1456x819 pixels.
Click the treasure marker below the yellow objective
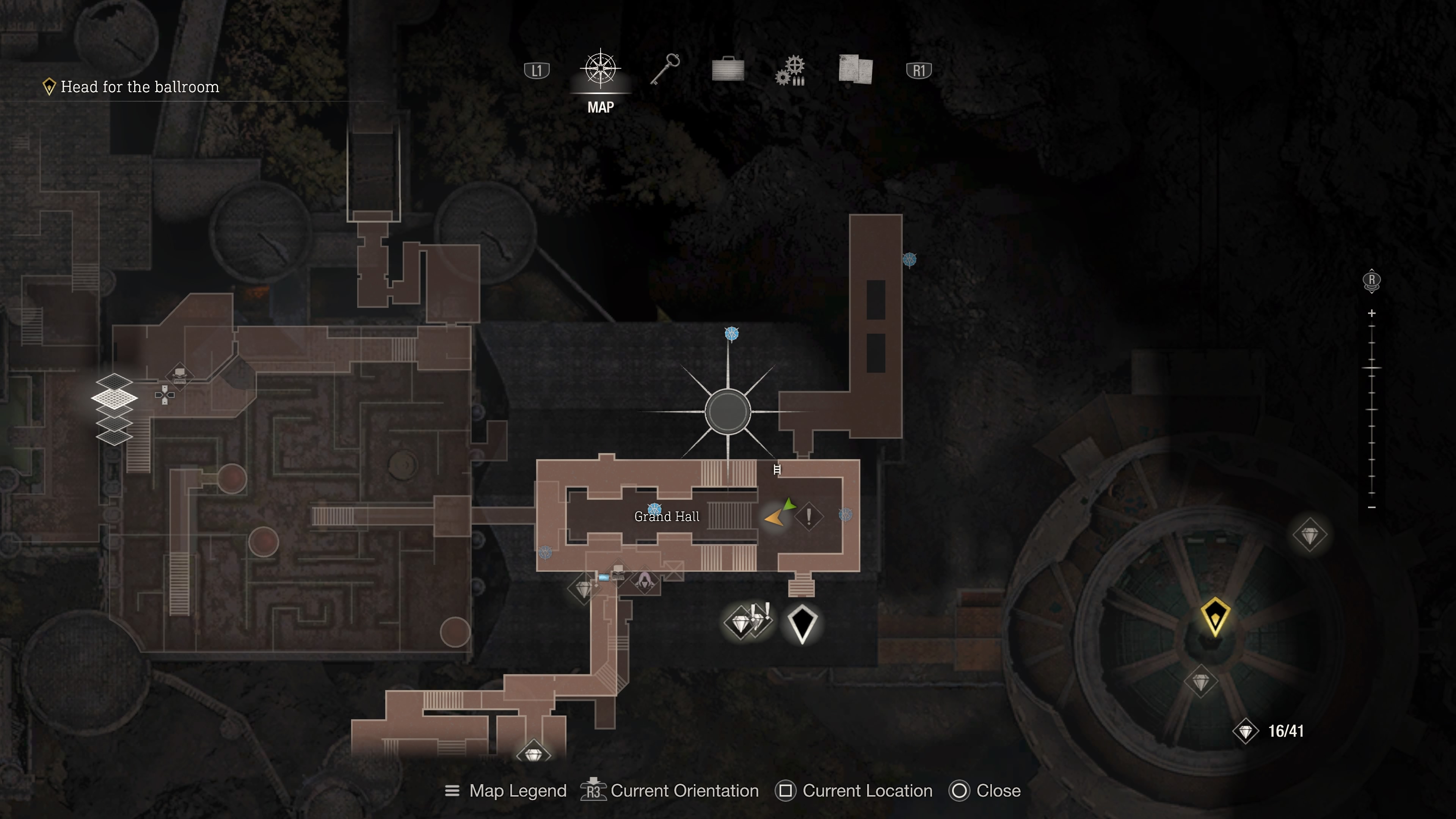click(1200, 682)
